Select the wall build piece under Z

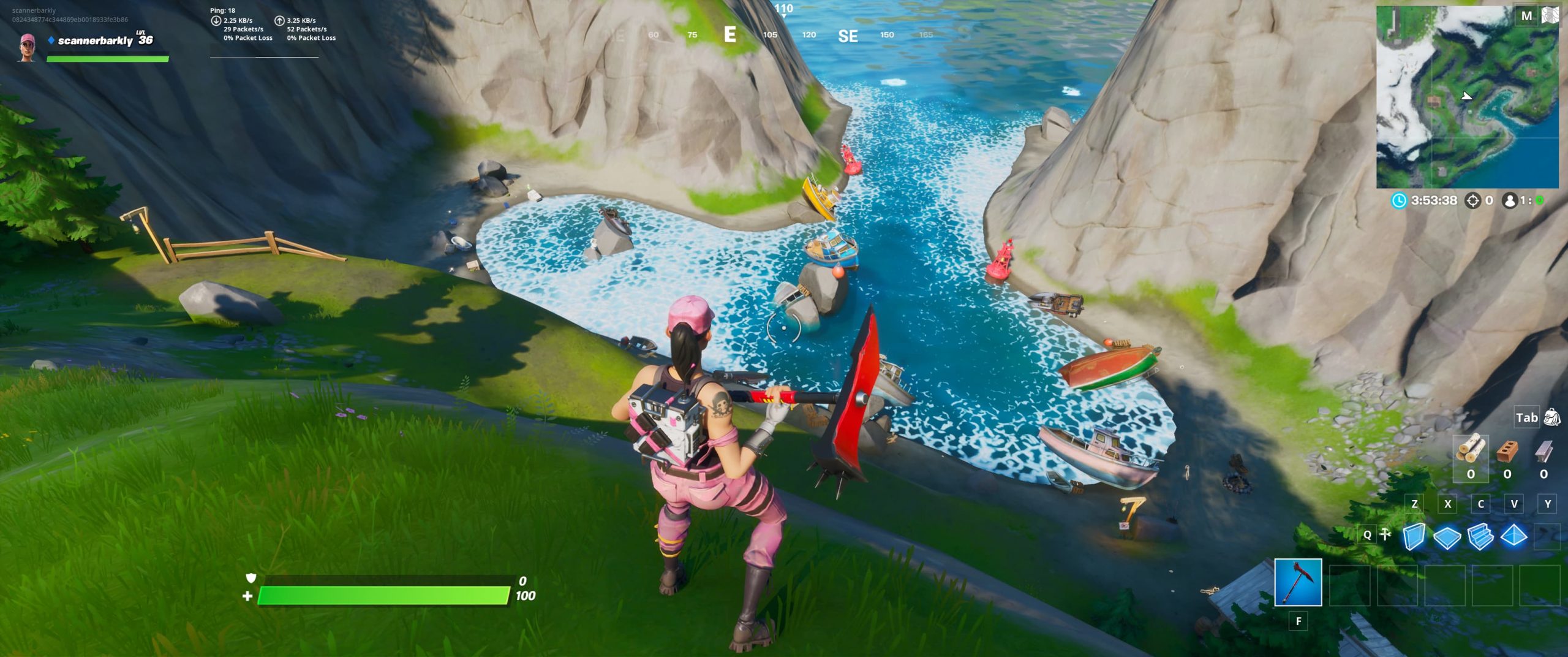(1414, 536)
